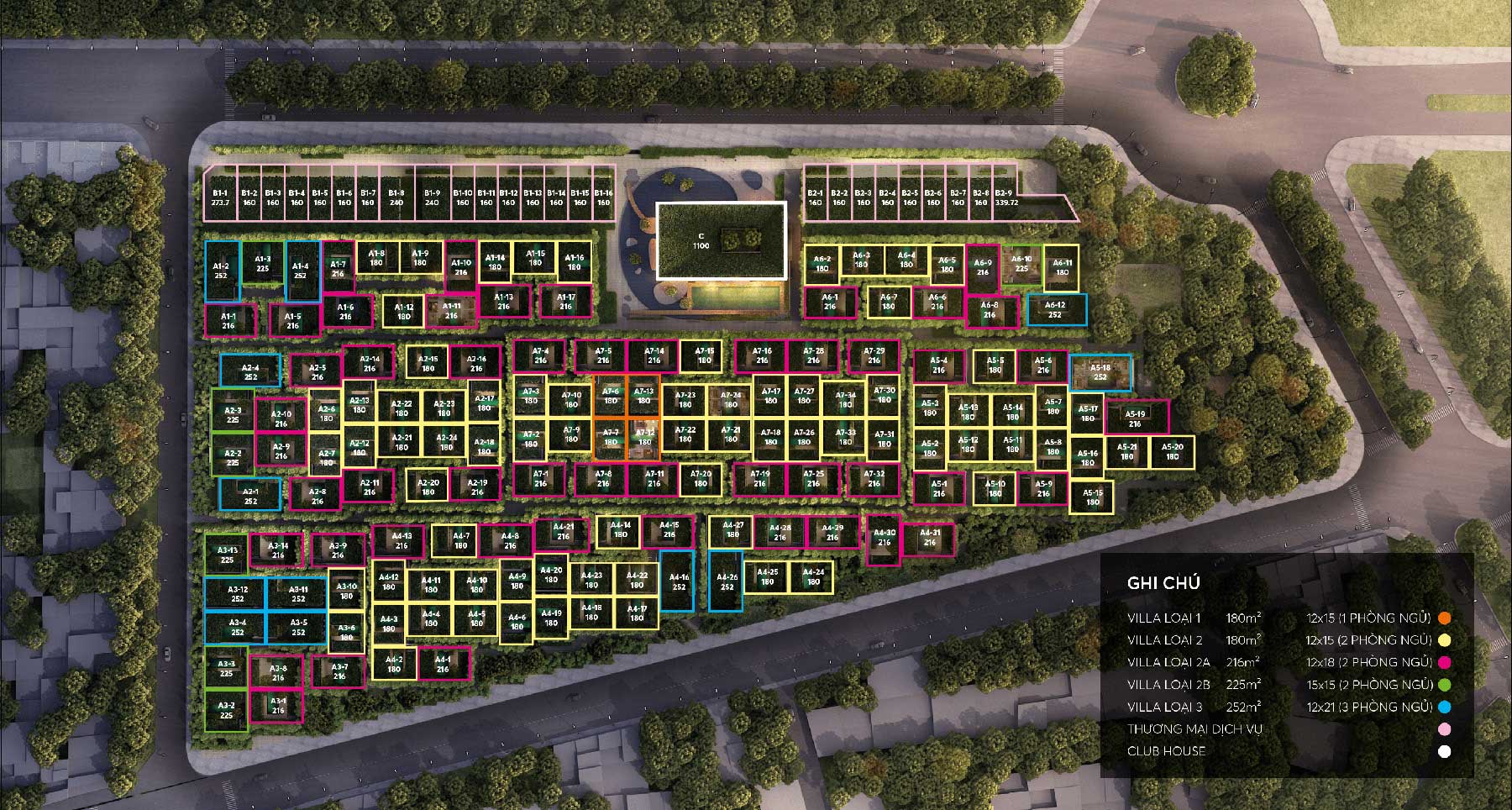The width and height of the screenshot is (1512, 810).
Task: Choose the green Villa Loại 2B legend dot
Action: click(1445, 685)
